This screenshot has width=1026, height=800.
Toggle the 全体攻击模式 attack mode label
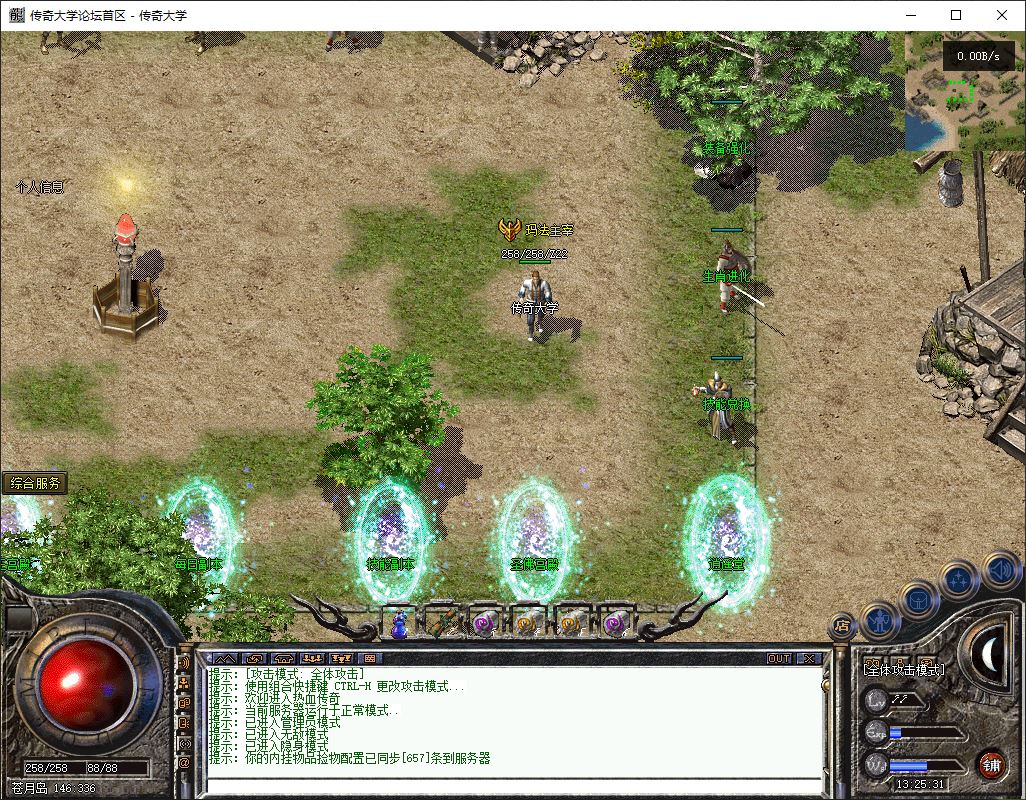(904, 669)
